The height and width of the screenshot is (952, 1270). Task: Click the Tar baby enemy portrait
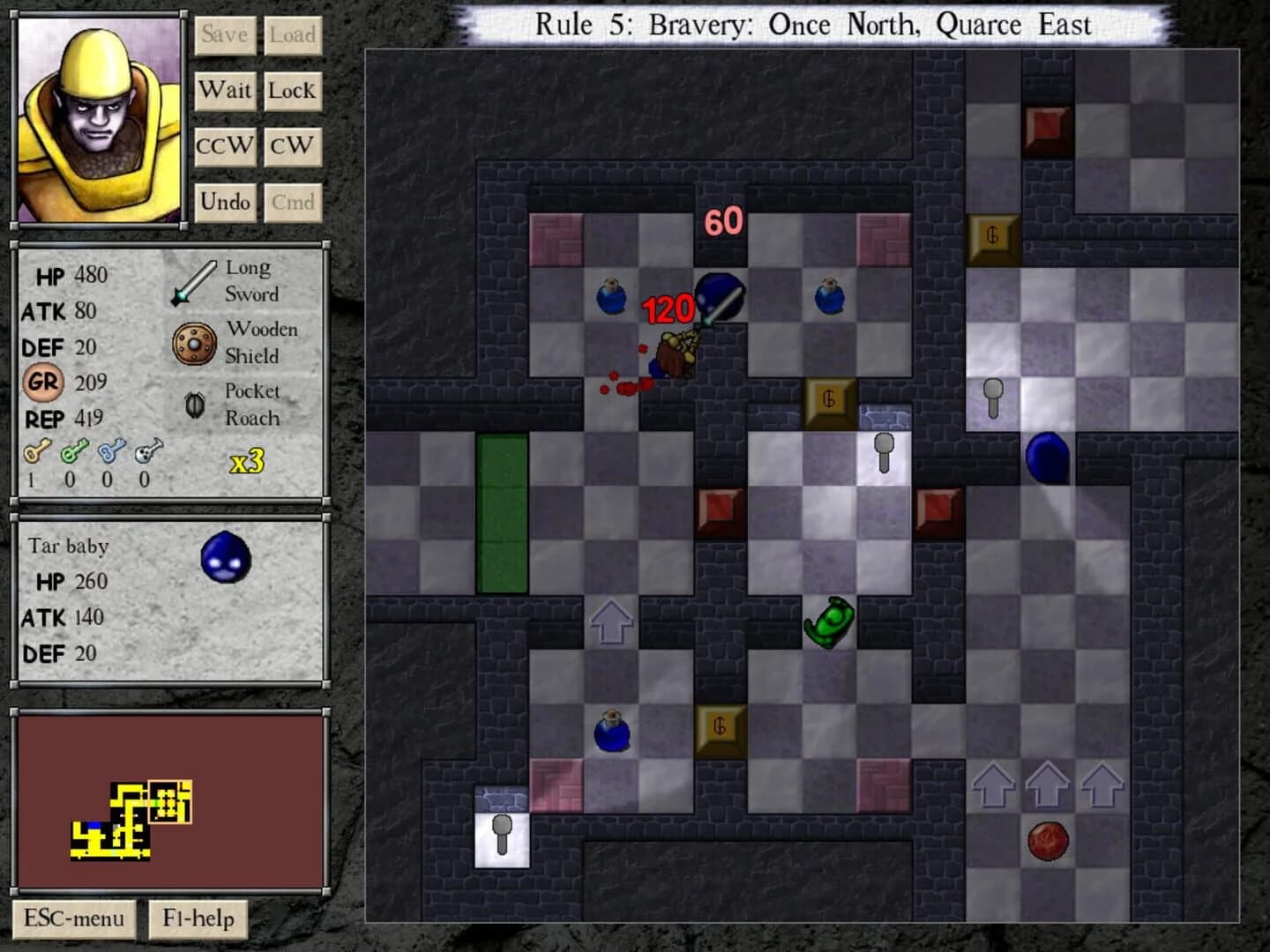point(226,557)
